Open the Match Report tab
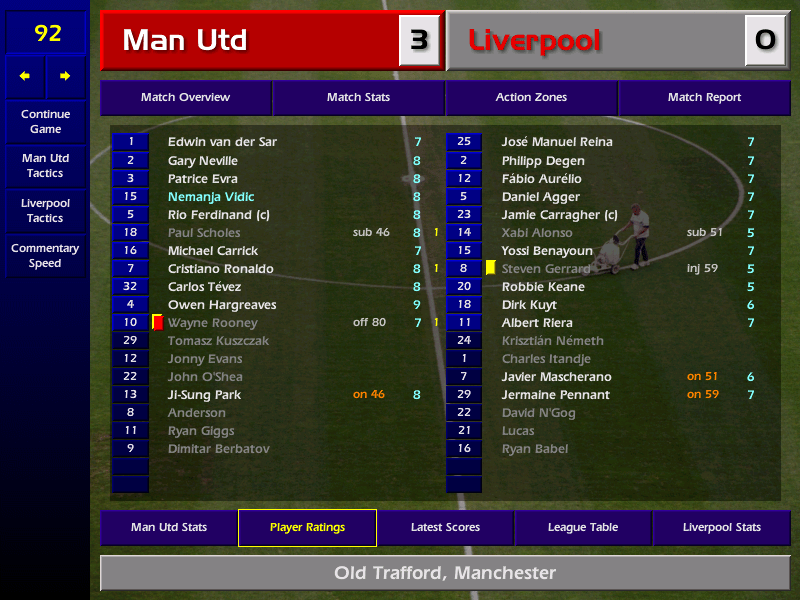 point(704,97)
